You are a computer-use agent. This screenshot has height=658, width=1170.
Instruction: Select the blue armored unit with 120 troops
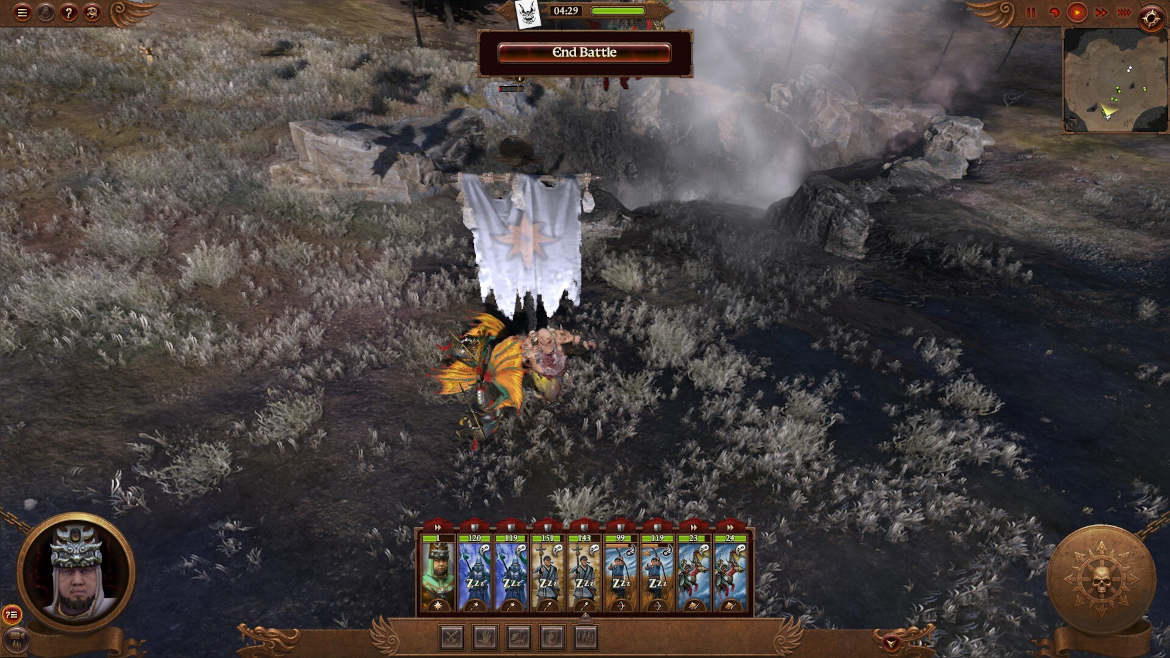473,572
